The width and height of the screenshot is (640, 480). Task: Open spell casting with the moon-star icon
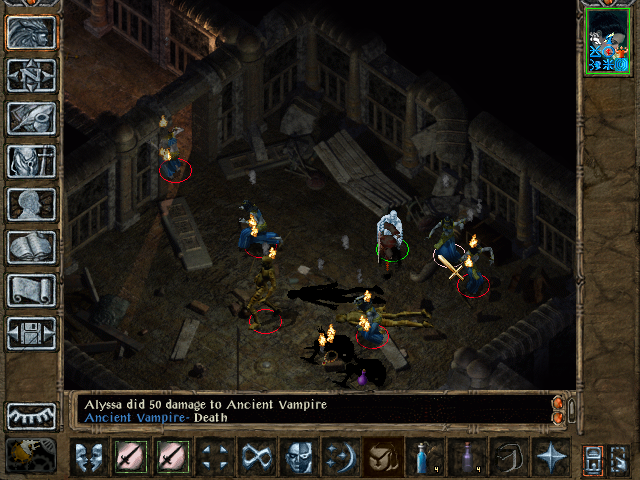point(339,457)
